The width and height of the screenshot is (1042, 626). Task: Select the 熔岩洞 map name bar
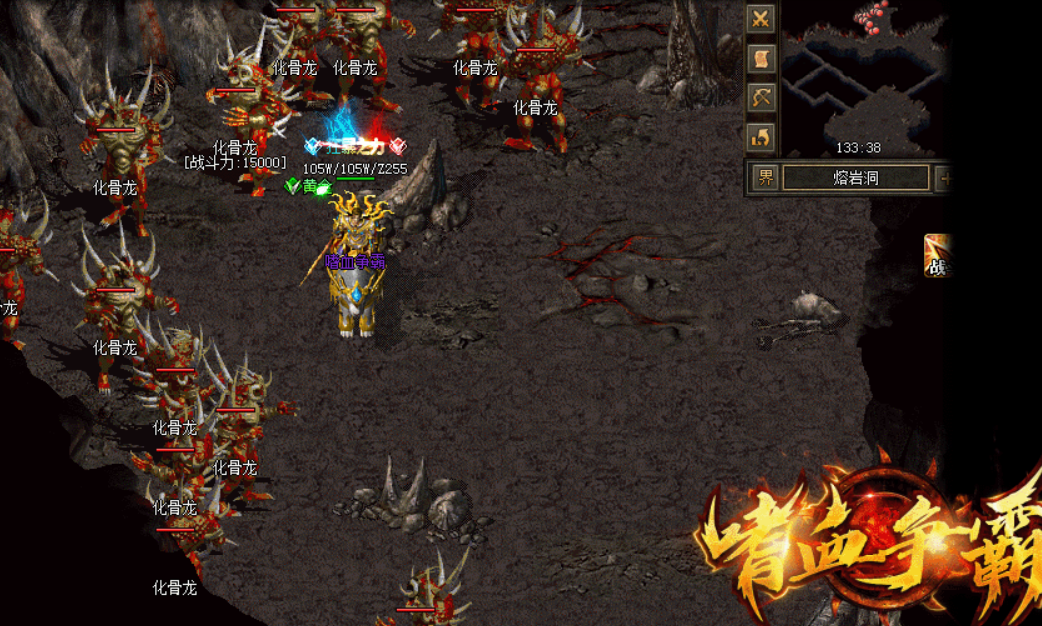[x=855, y=179]
